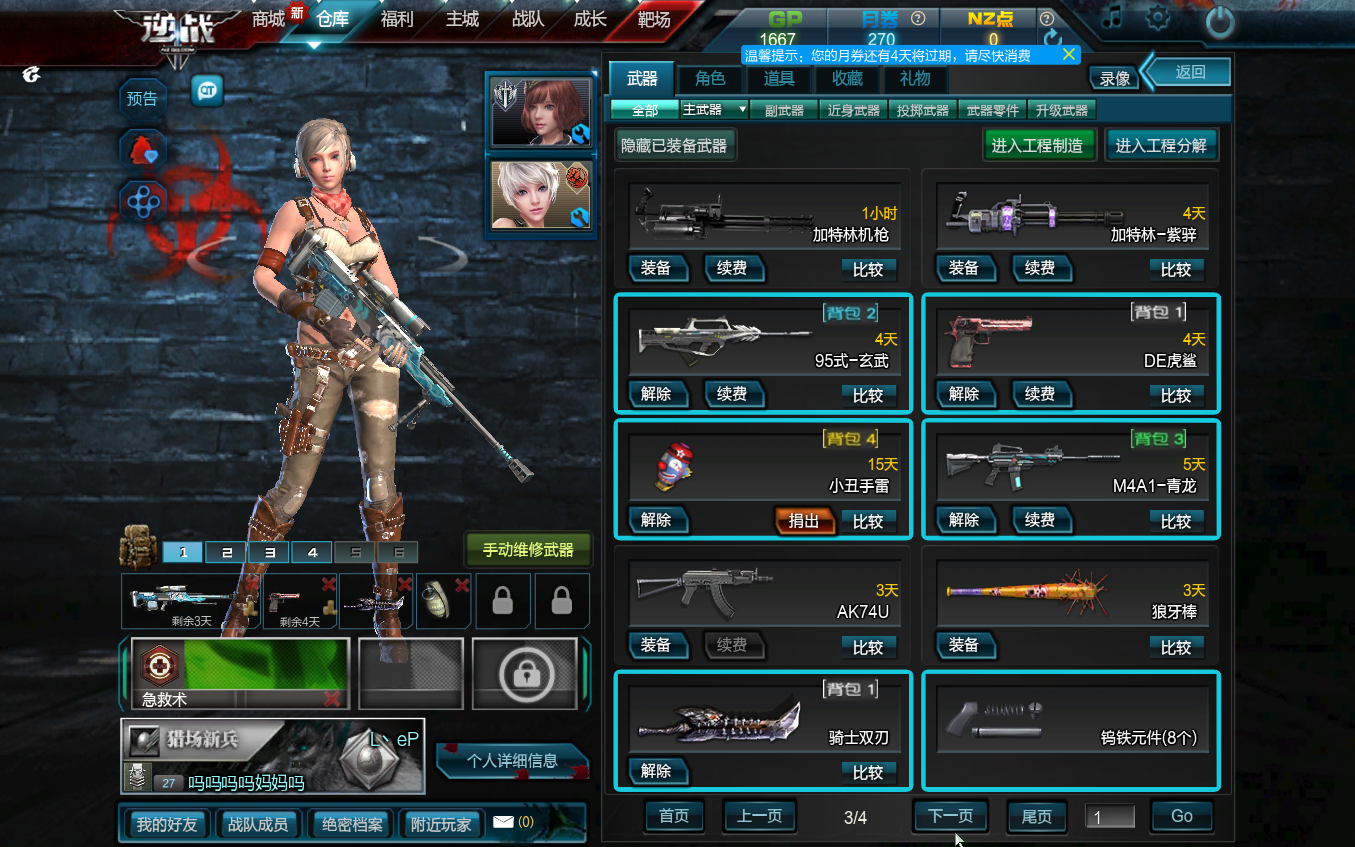Screen dimensions: 1355x847
Task: Click the page number input field
Action: point(1110,817)
